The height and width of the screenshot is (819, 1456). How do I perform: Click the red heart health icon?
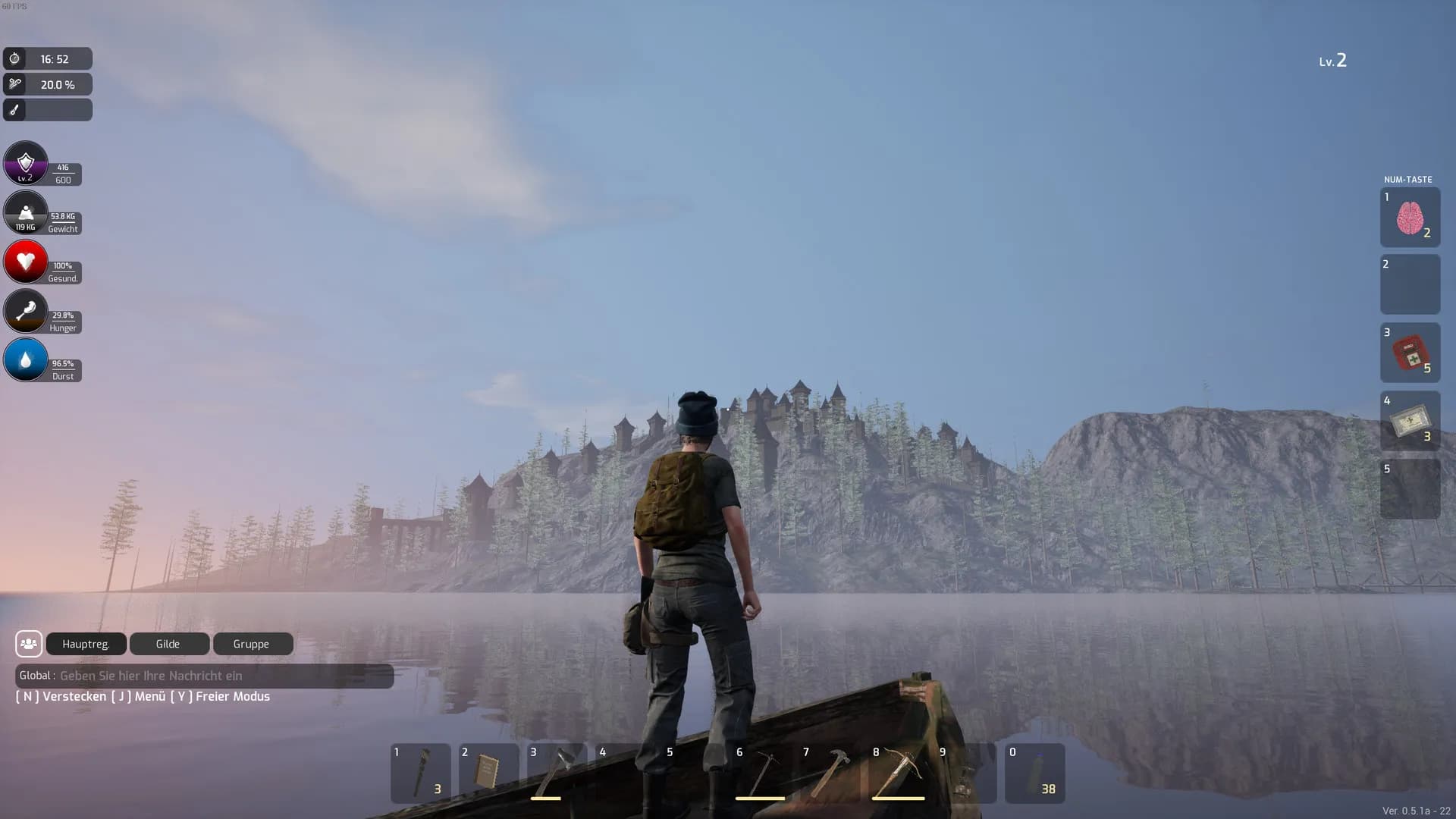point(26,262)
